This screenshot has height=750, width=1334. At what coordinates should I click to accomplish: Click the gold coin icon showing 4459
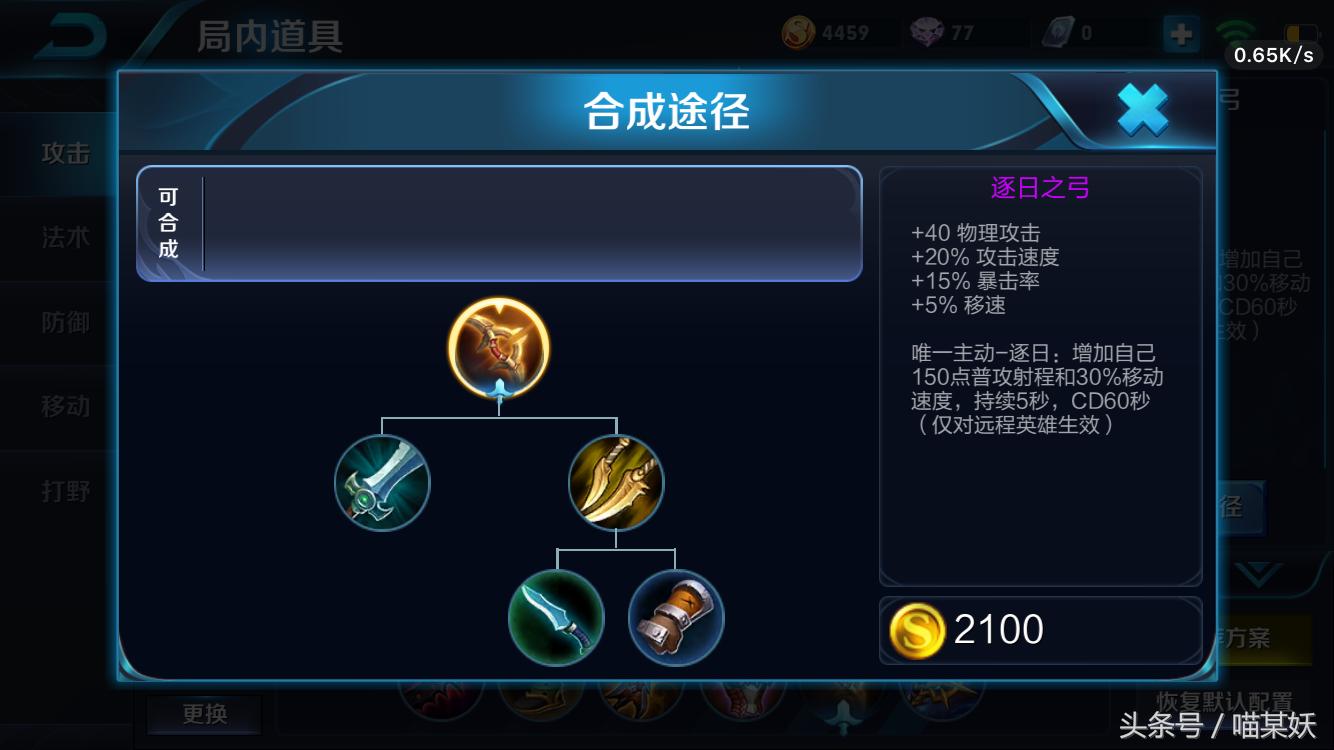[798, 31]
